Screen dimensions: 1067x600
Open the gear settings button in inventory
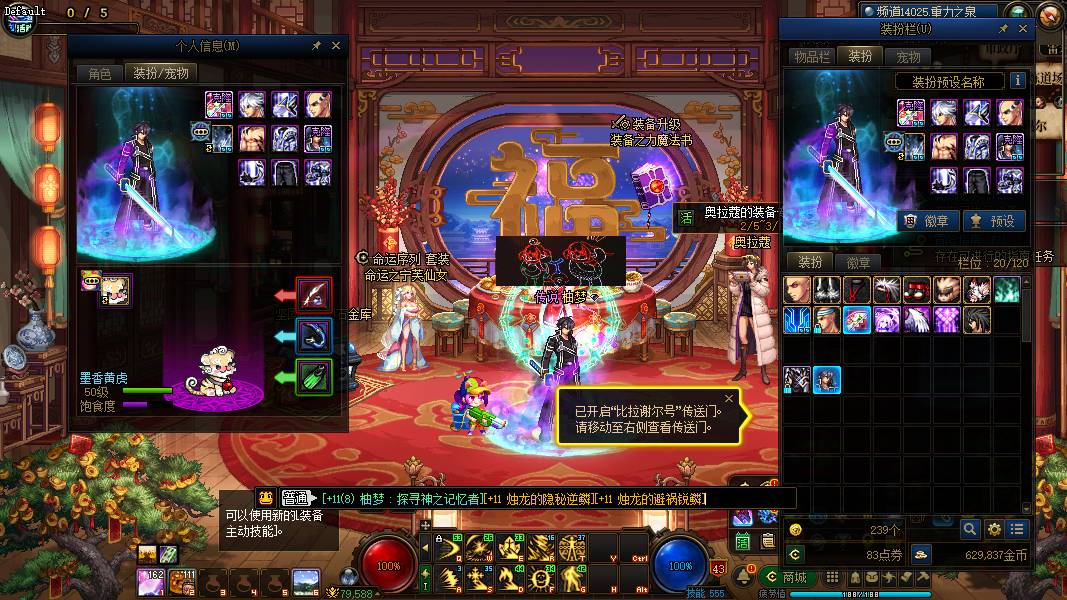point(994,529)
